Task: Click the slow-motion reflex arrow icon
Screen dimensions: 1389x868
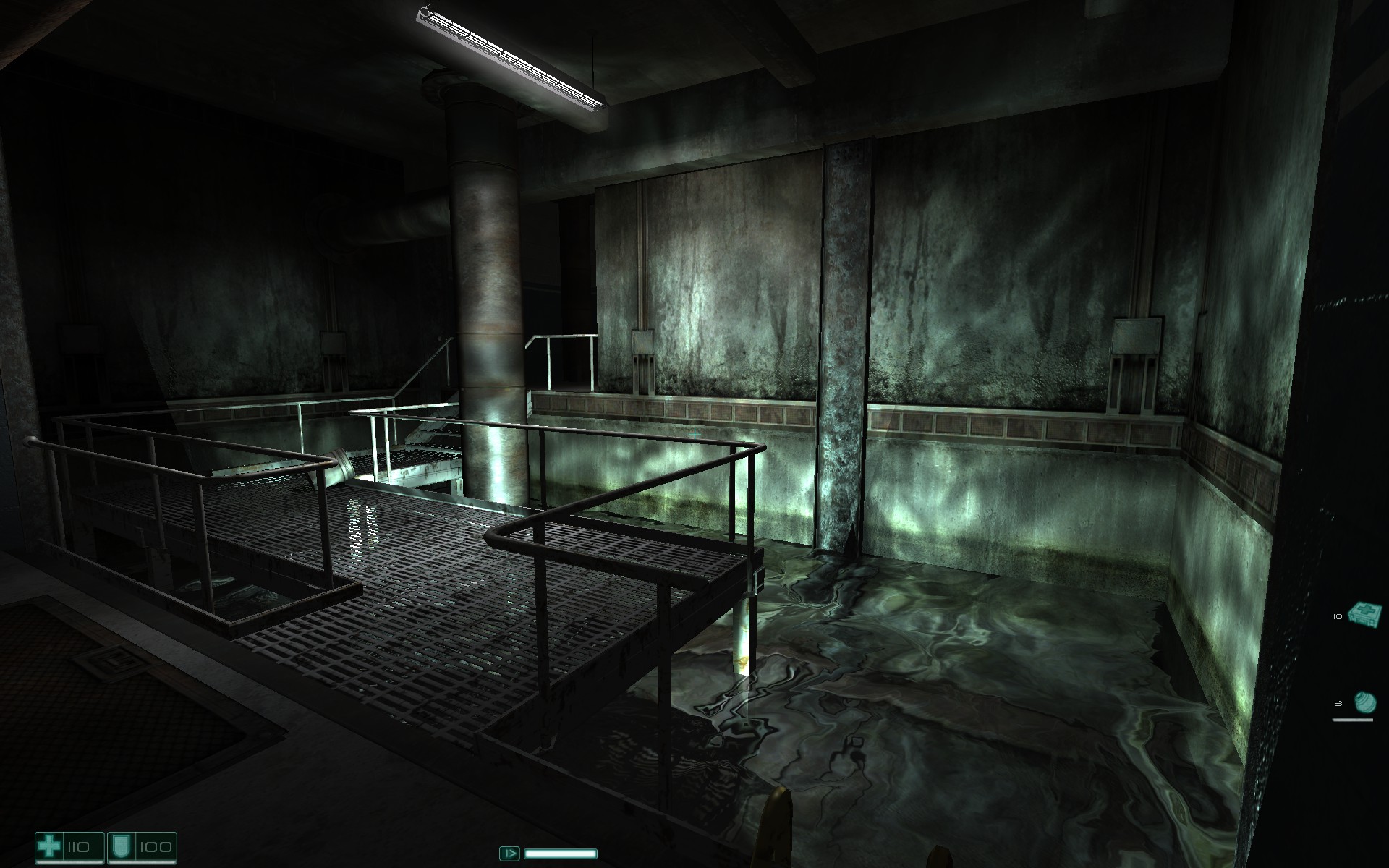Action: 509,854
